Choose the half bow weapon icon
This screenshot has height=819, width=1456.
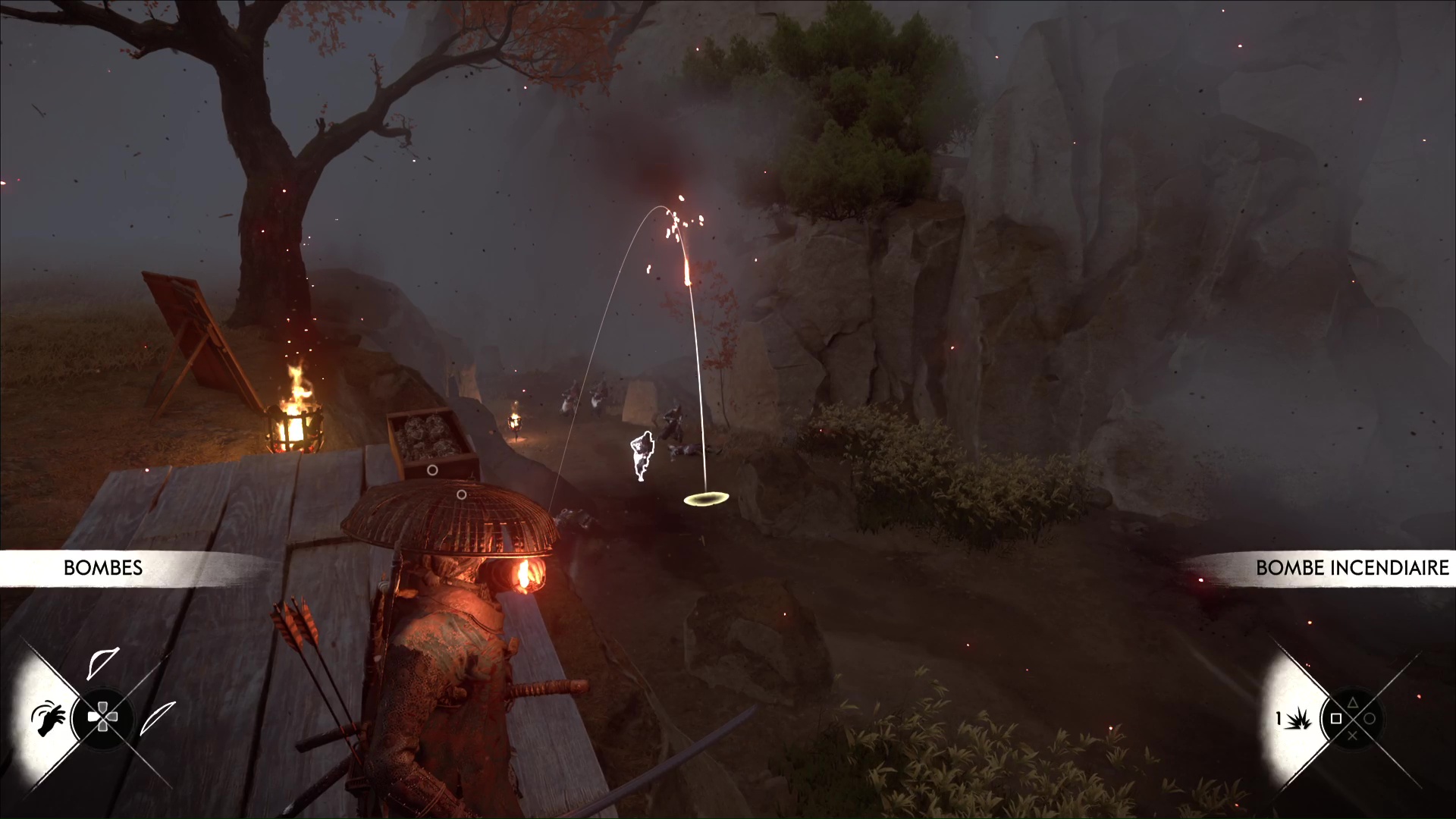(x=102, y=662)
